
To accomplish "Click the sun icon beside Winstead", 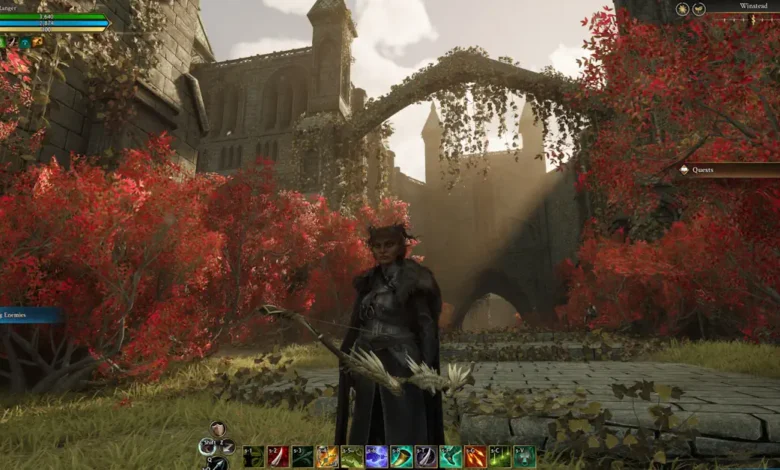I will 682,8.
